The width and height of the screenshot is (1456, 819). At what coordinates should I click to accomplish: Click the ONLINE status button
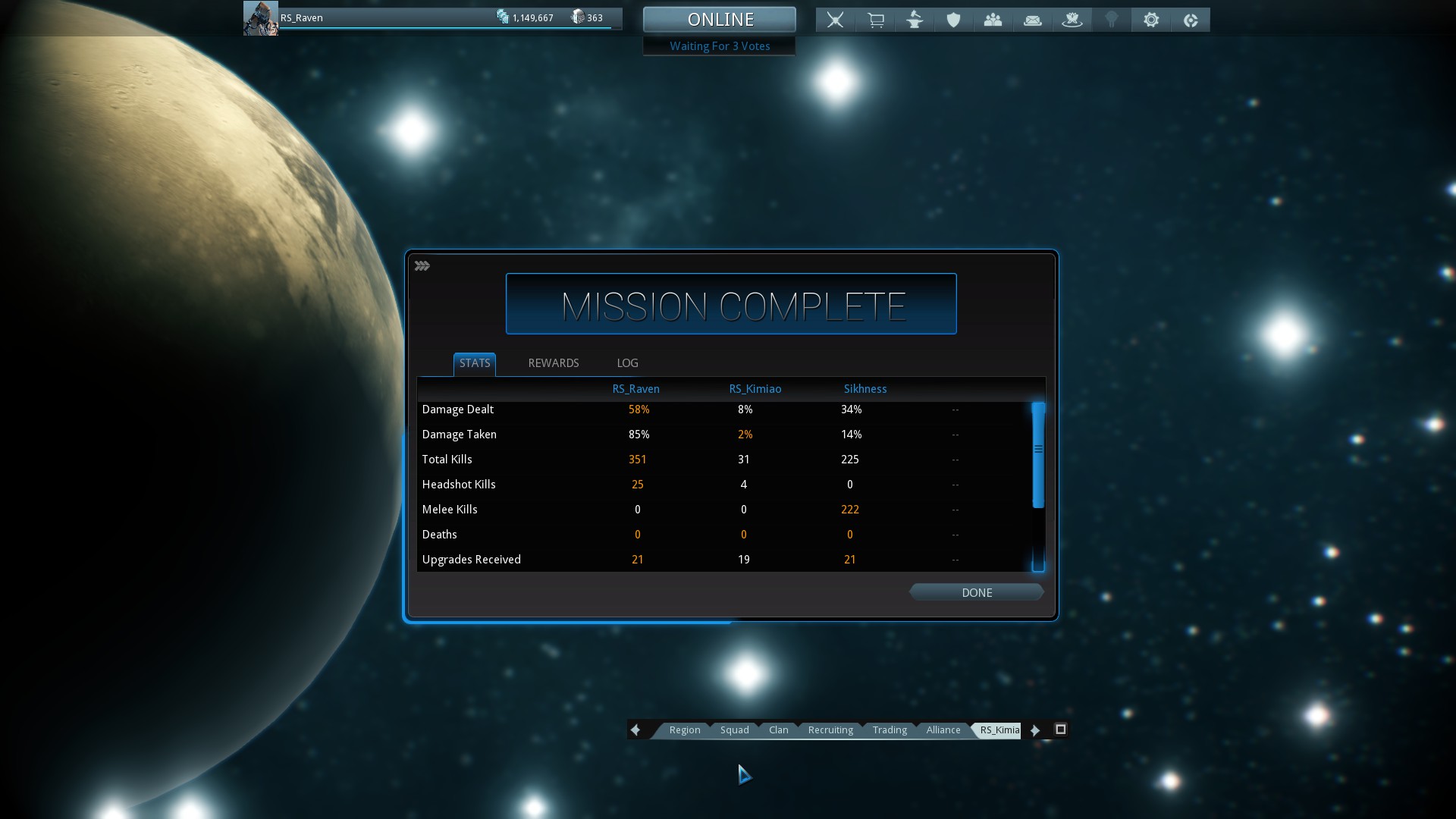(720, 20)
